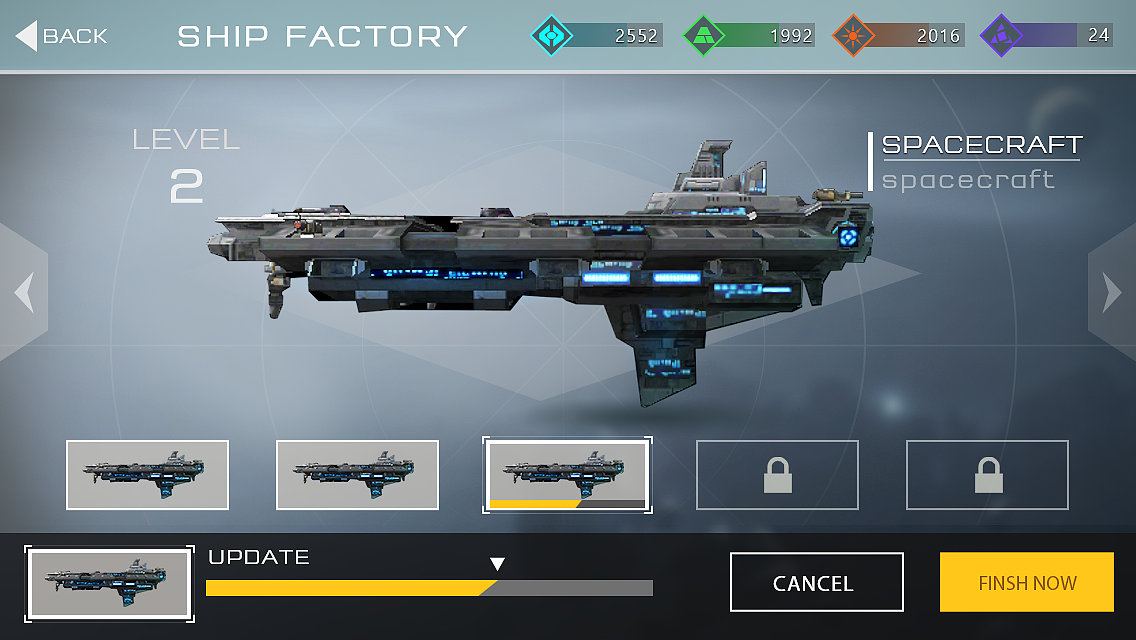Click the ship thumbnail beside UPDATE label
Image resolution: width=1136 pixels, height=640 pixels.
[110, 582]
